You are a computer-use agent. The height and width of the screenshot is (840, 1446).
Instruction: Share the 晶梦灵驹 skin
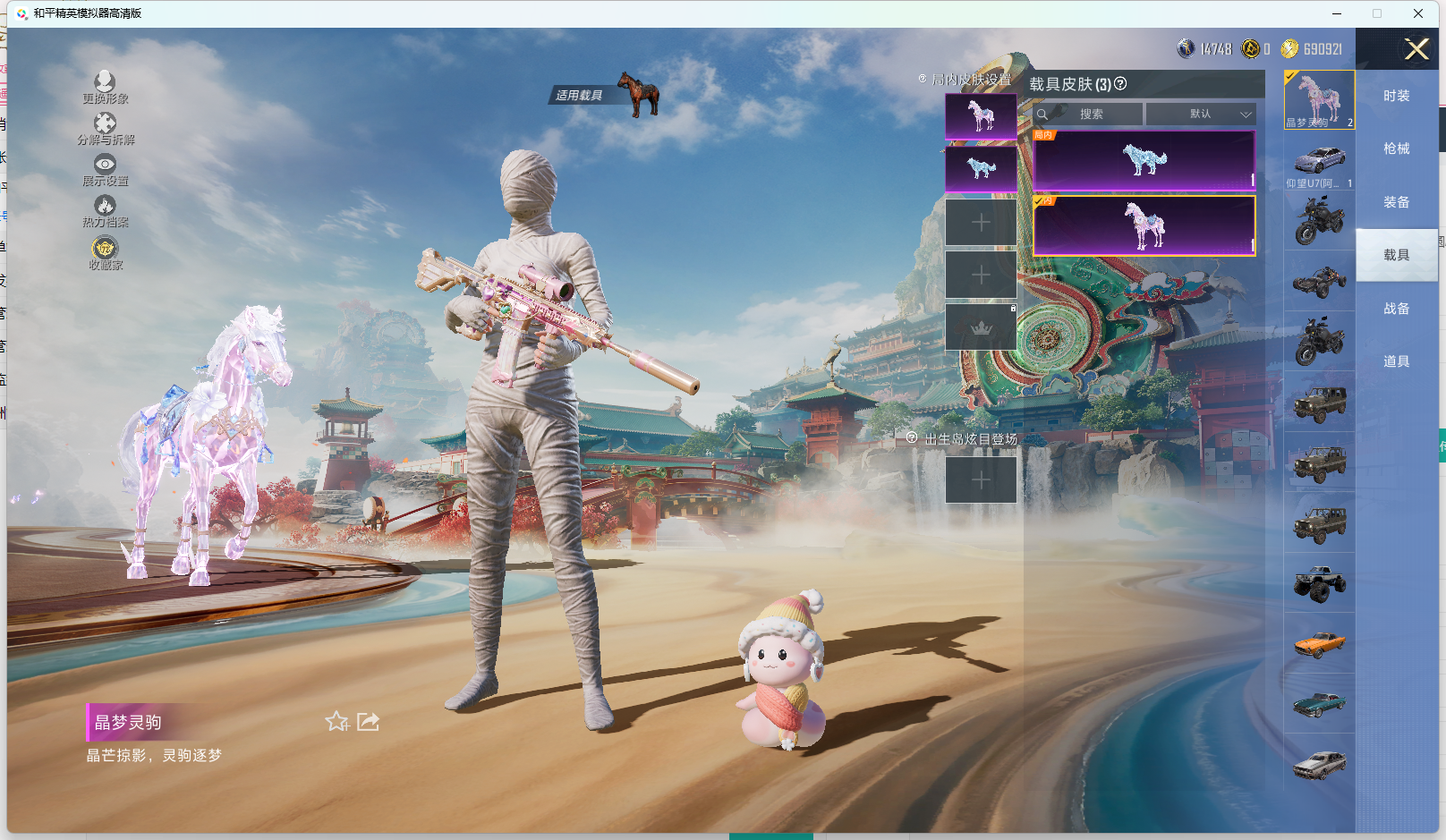coord(369,722)
